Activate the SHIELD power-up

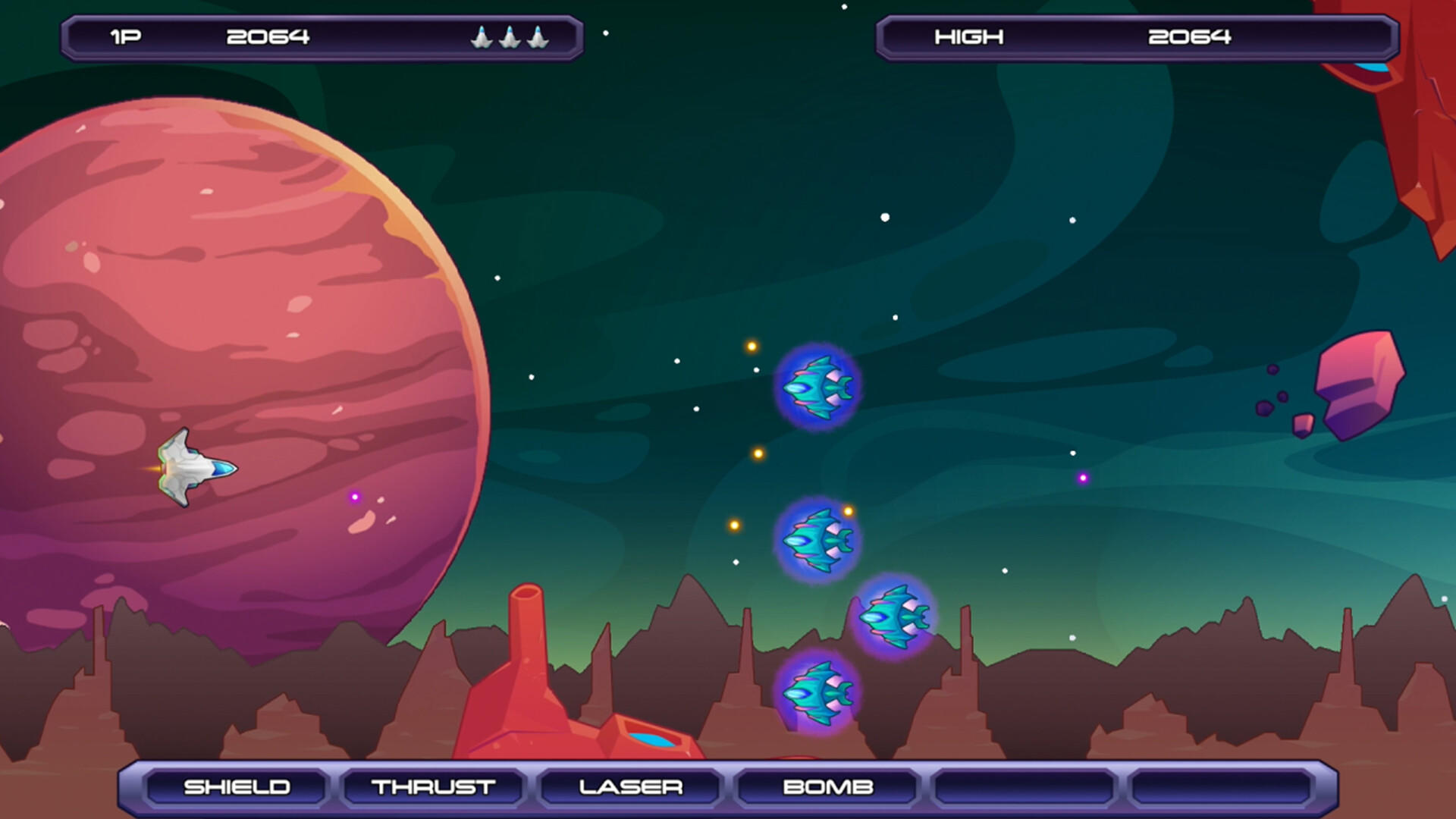(237, 787)
